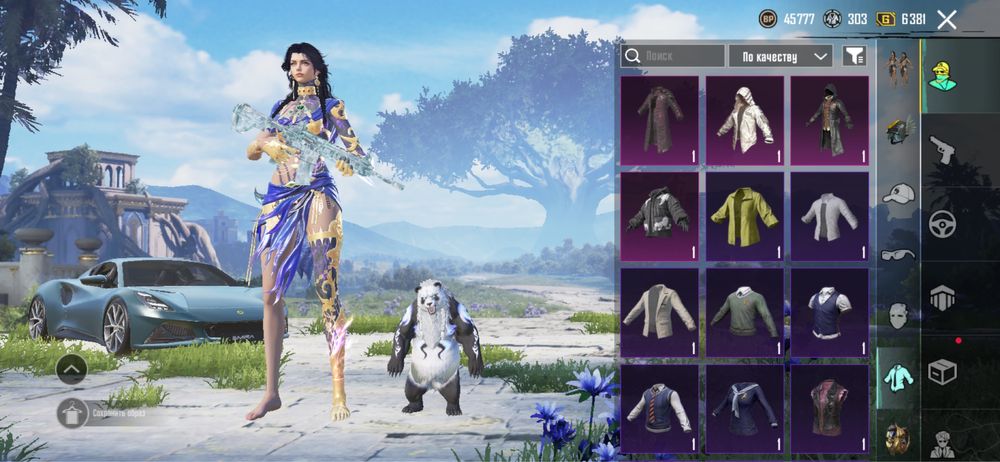Select the white hooded jacket item
This screenshot has height=462, width=1000.
tap(745, 121)
